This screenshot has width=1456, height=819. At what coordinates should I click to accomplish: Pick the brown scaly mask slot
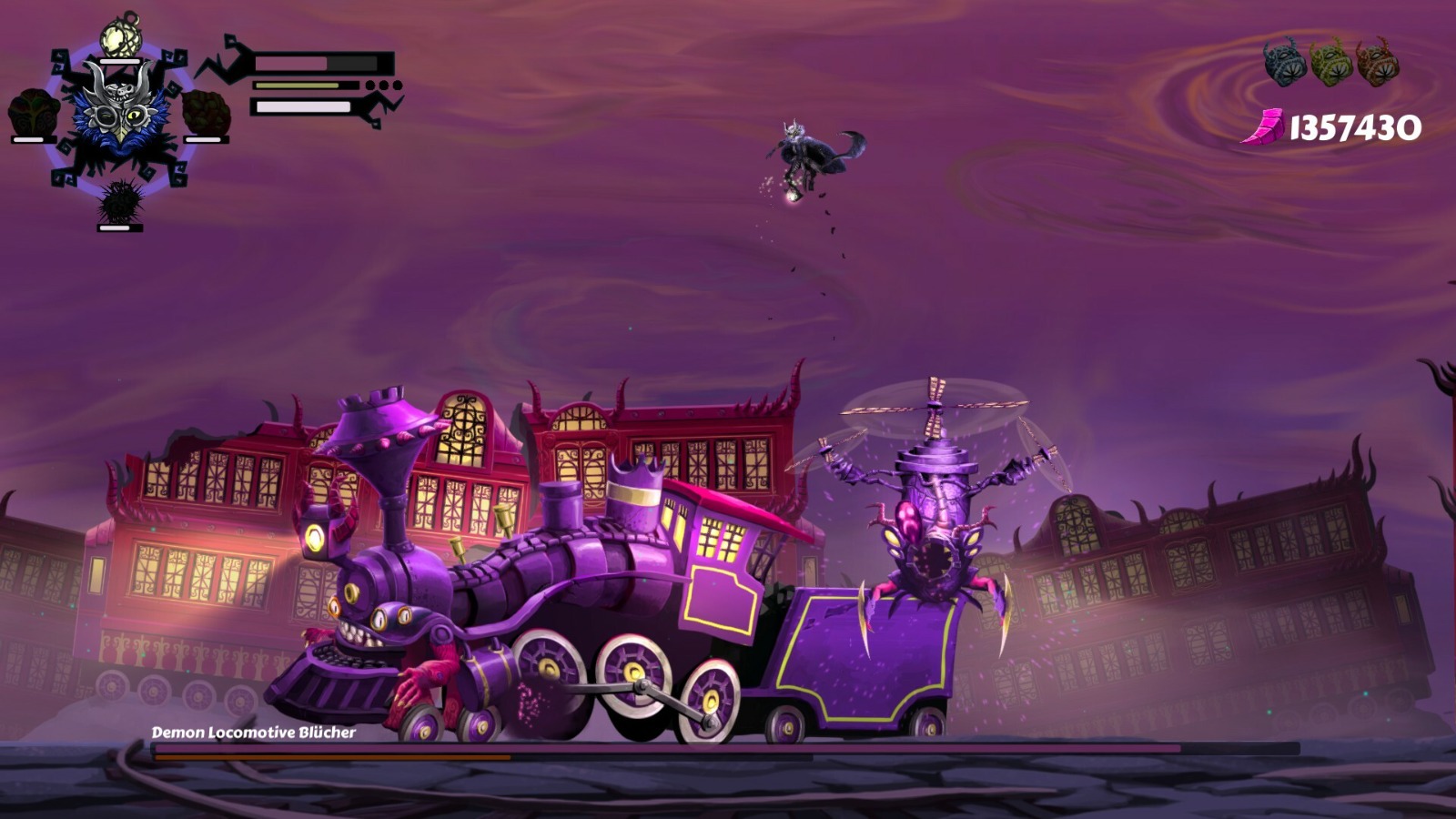206,111
